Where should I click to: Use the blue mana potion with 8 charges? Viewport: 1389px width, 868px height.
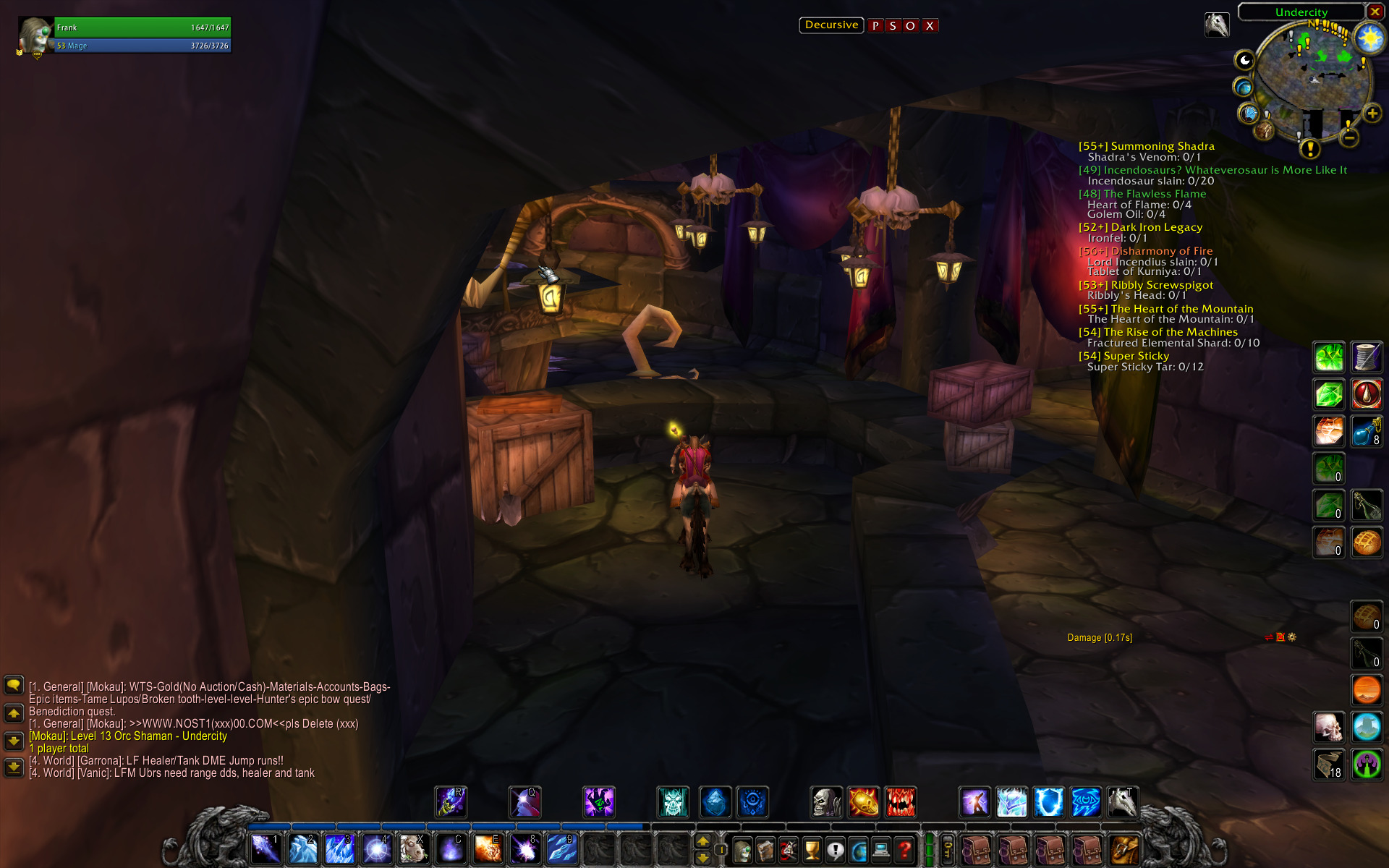[1366, 431]
